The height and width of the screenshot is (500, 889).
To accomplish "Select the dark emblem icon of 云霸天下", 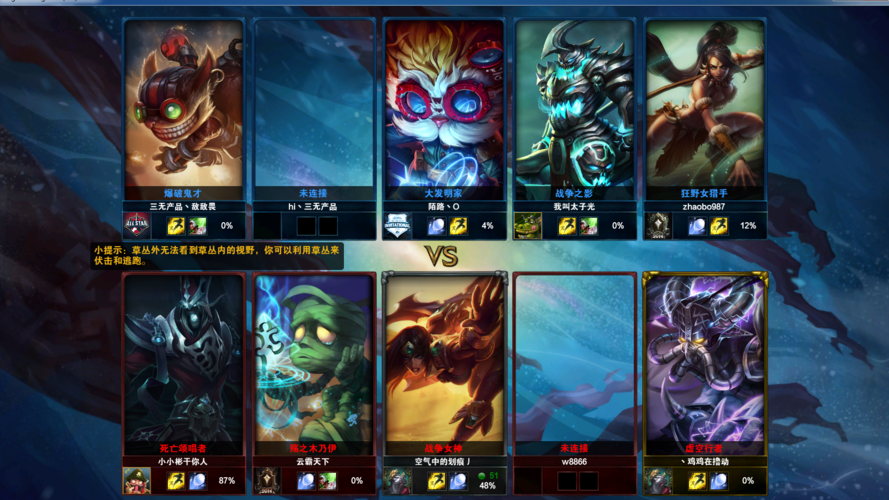I will [267, 481].
